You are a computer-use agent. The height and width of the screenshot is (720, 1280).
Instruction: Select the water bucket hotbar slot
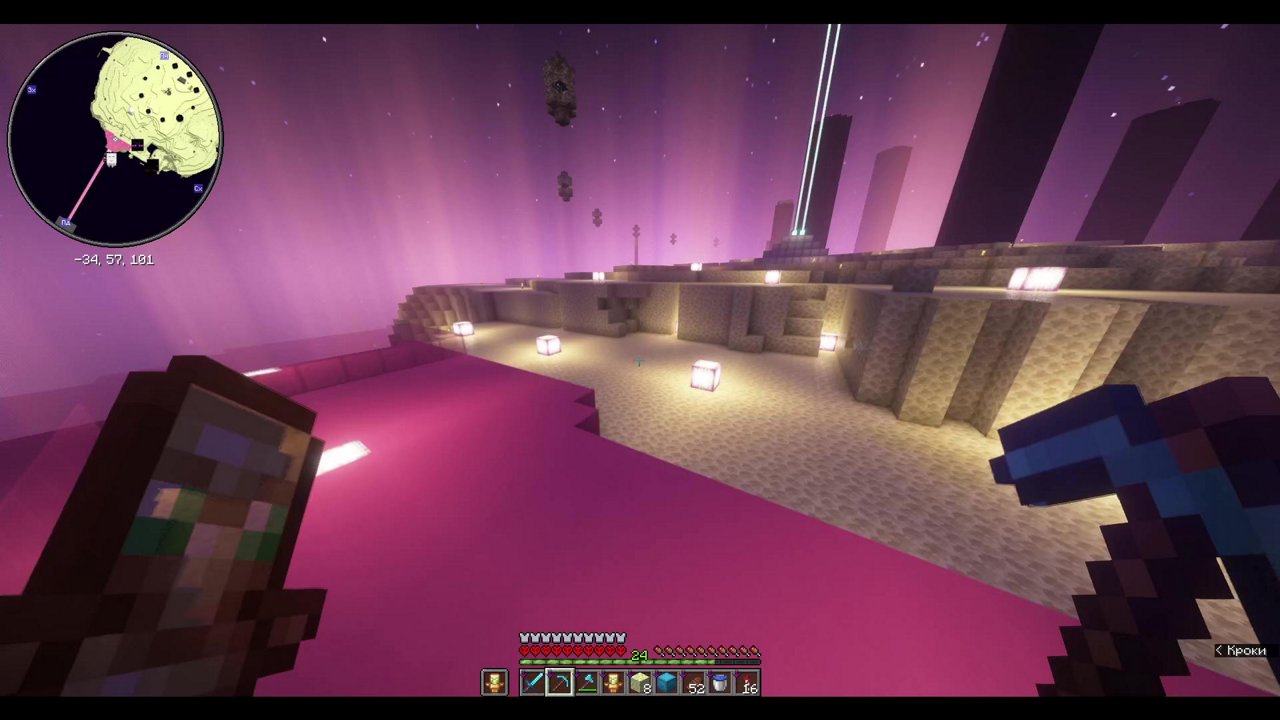click(722, 683)
